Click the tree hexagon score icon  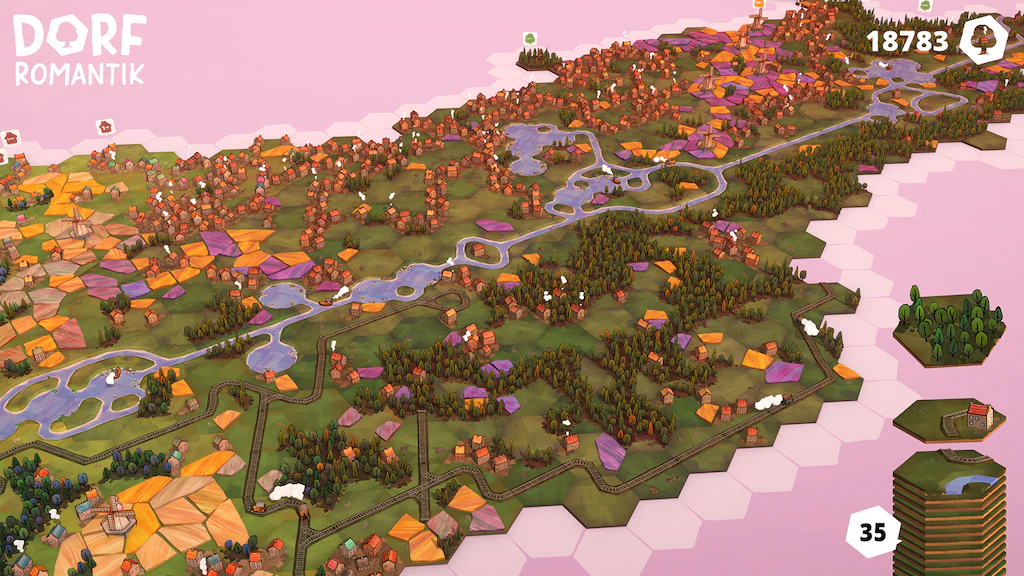(x=981, y=40)
